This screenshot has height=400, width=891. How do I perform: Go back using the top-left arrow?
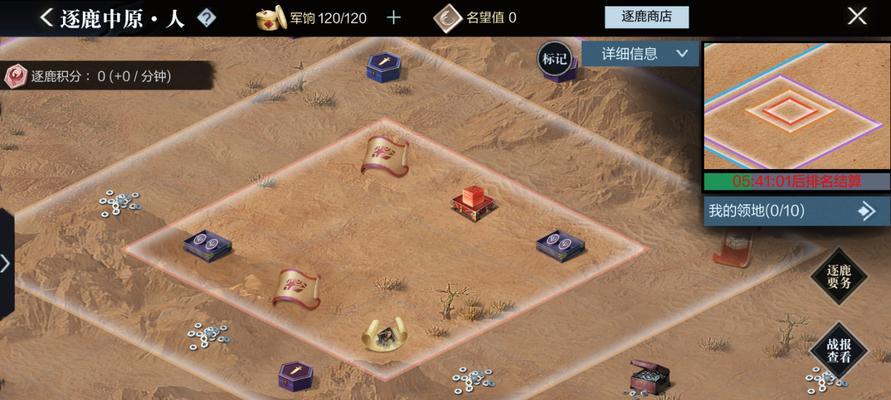(x=46, y=17)
